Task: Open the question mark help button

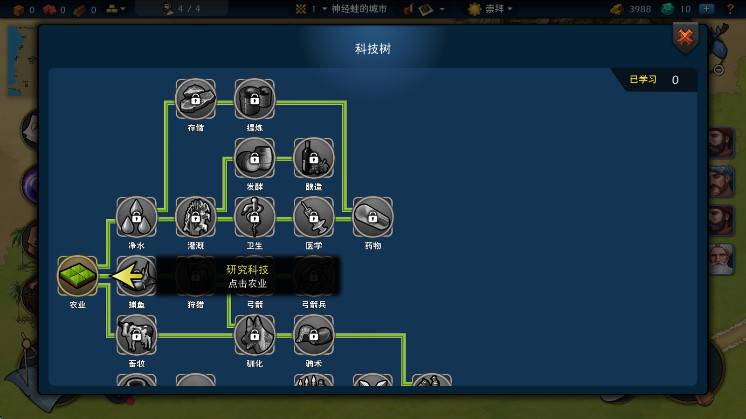Action: [731, 9]
